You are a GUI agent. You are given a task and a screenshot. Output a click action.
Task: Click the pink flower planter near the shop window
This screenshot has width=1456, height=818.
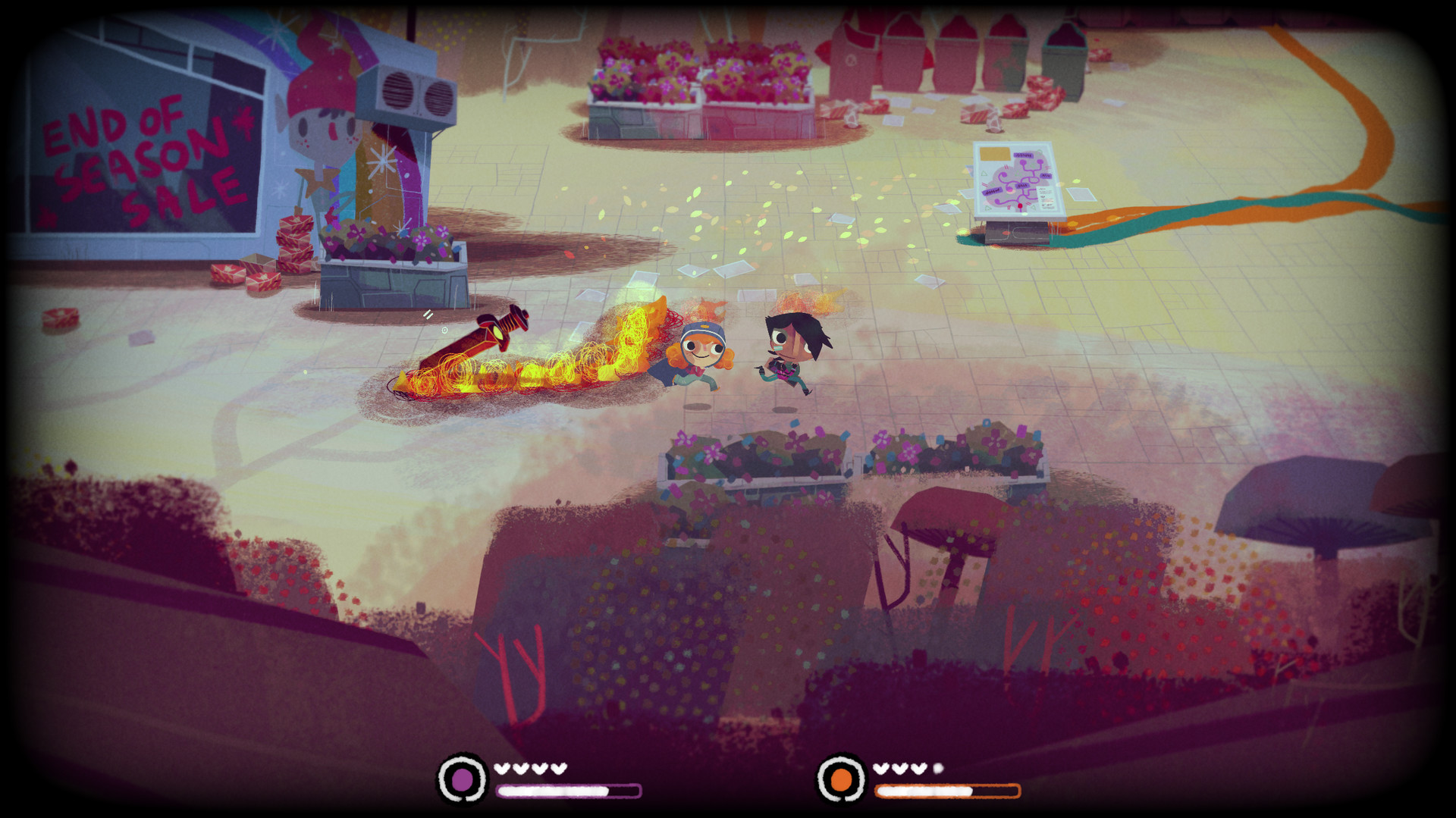[x=383, y=243]
